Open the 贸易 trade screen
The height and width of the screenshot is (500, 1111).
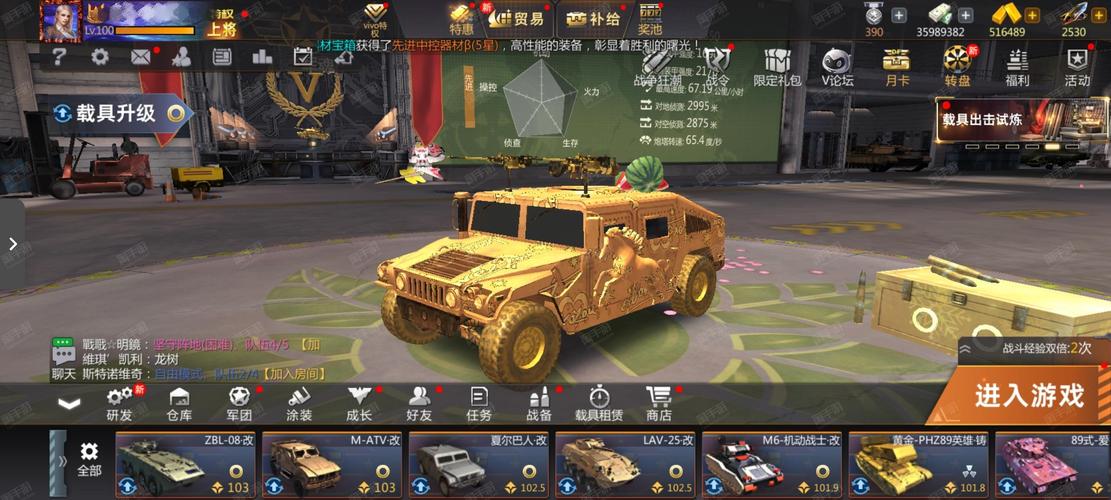(518, 18)
